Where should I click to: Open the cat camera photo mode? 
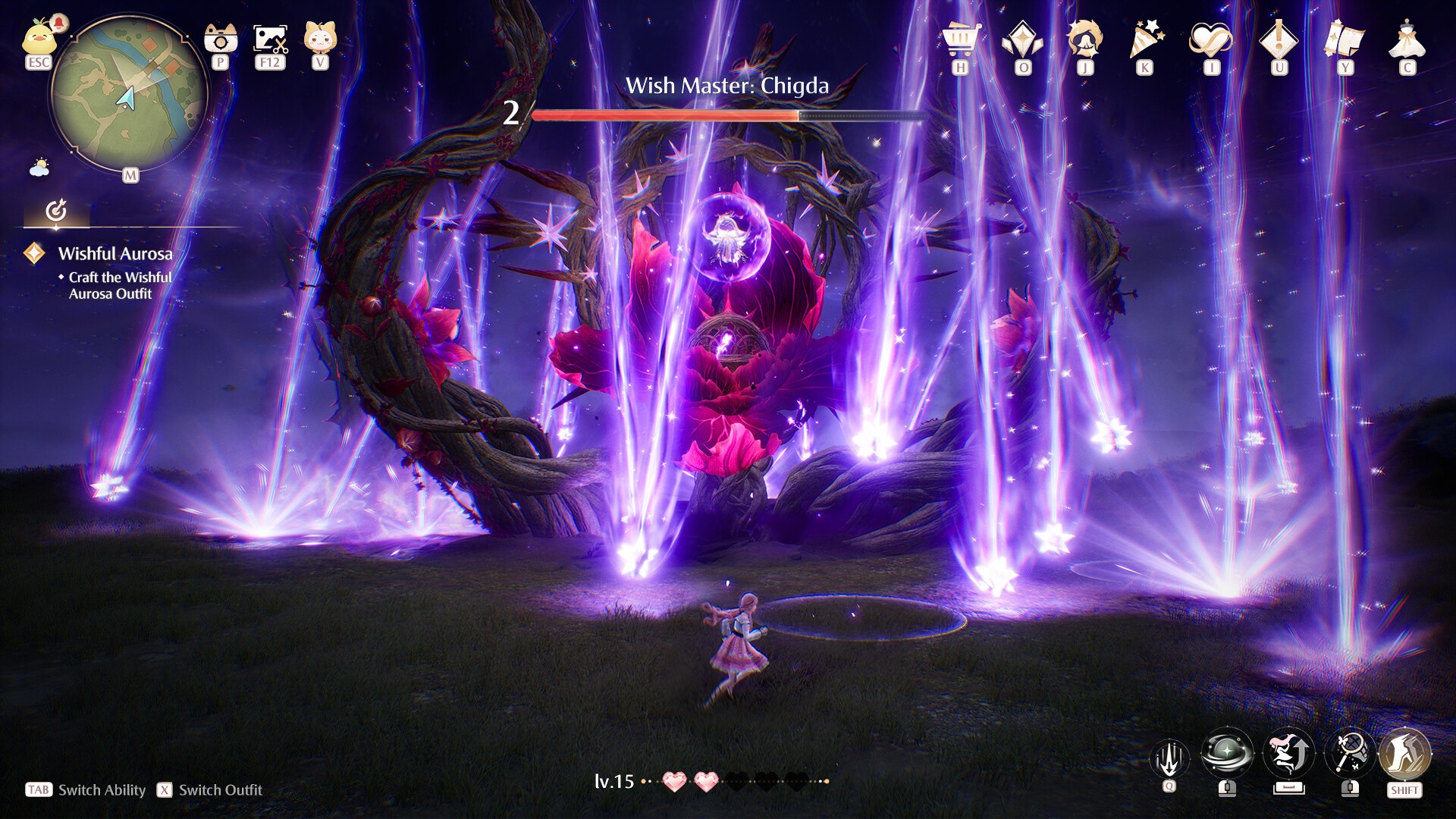[221, 38]
